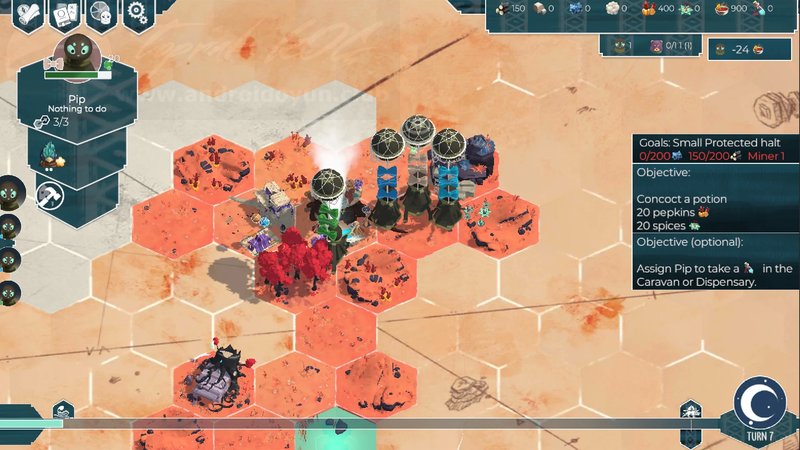Click the food bowl upkeep indicator
This screenshot has width=800, height=450.
[x=757, y=49]
